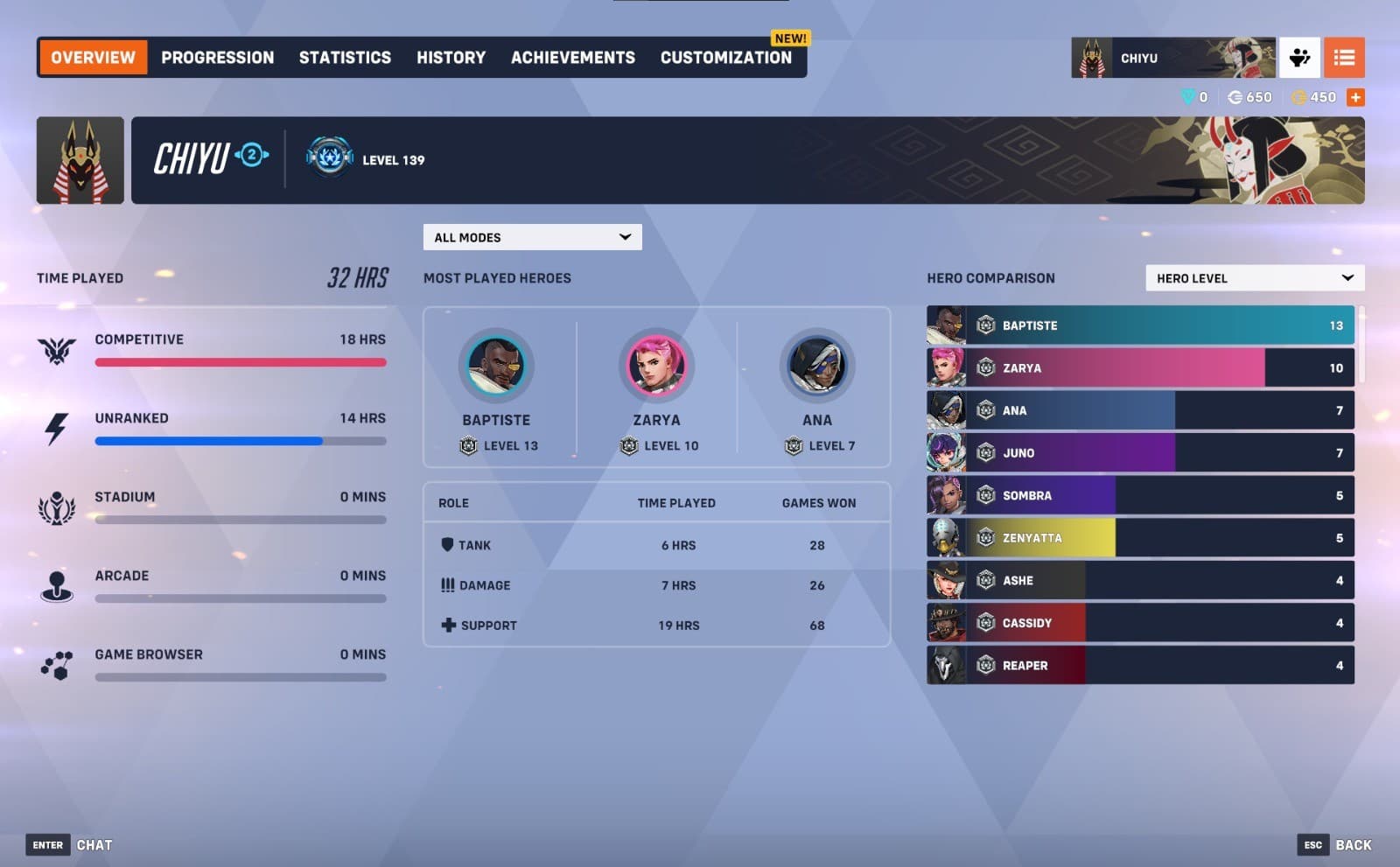Open the main menu list icon
Viewport: 1400px width, 867px height.
click(1345, 57)
